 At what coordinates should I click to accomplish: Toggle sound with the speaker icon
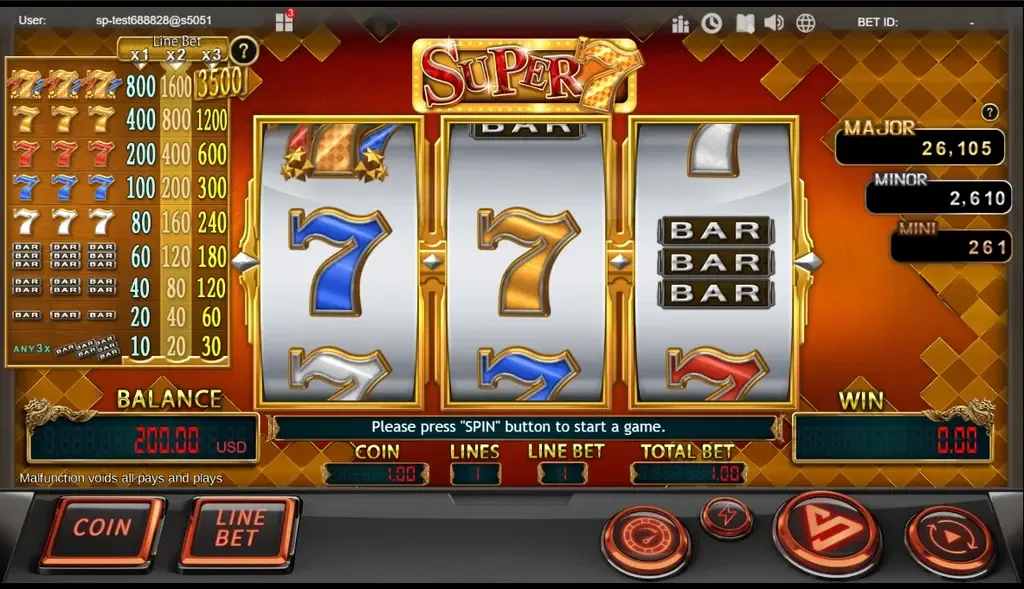774,22
